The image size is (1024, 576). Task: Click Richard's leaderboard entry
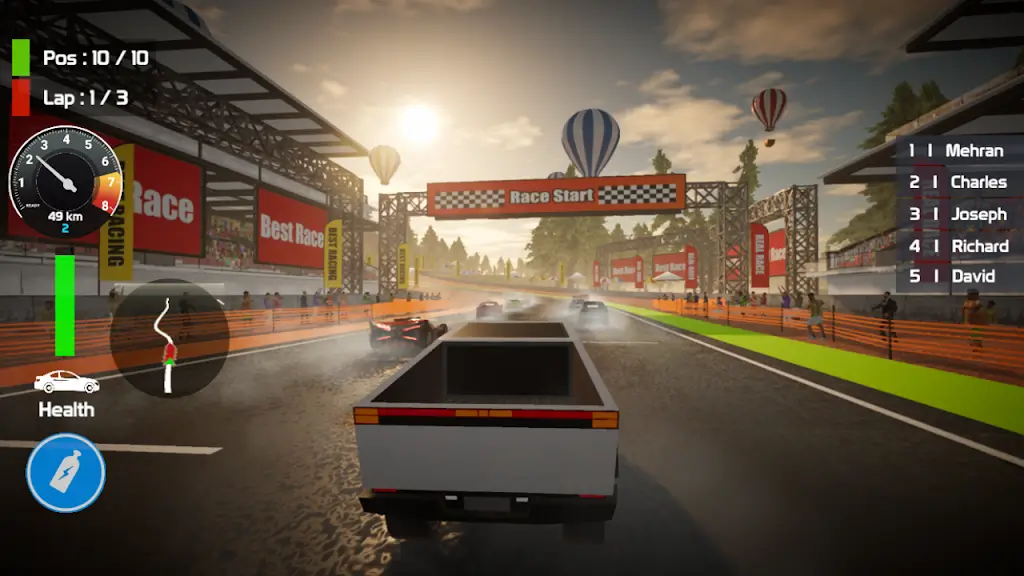click(x=958, y=246)
